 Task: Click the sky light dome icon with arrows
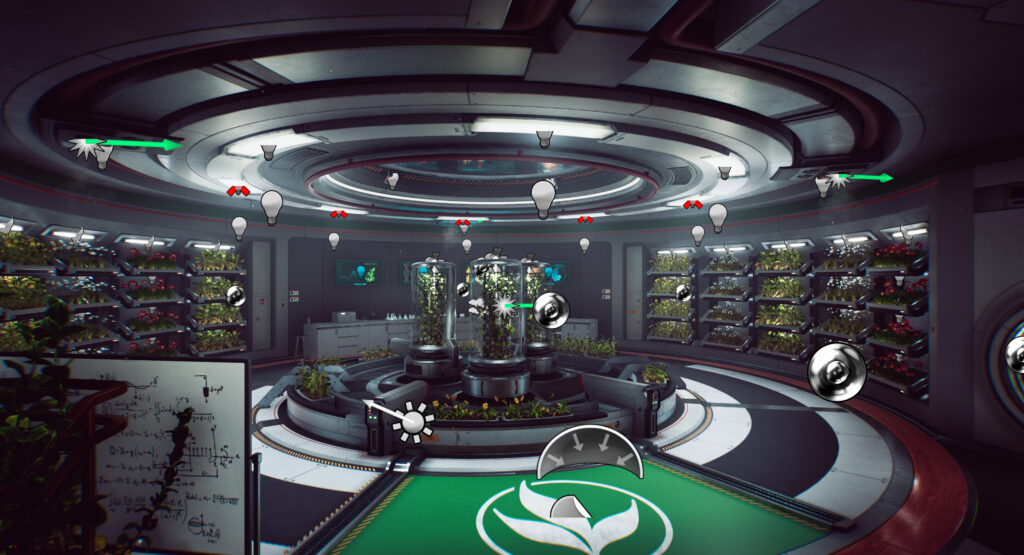tap(588, 453)
